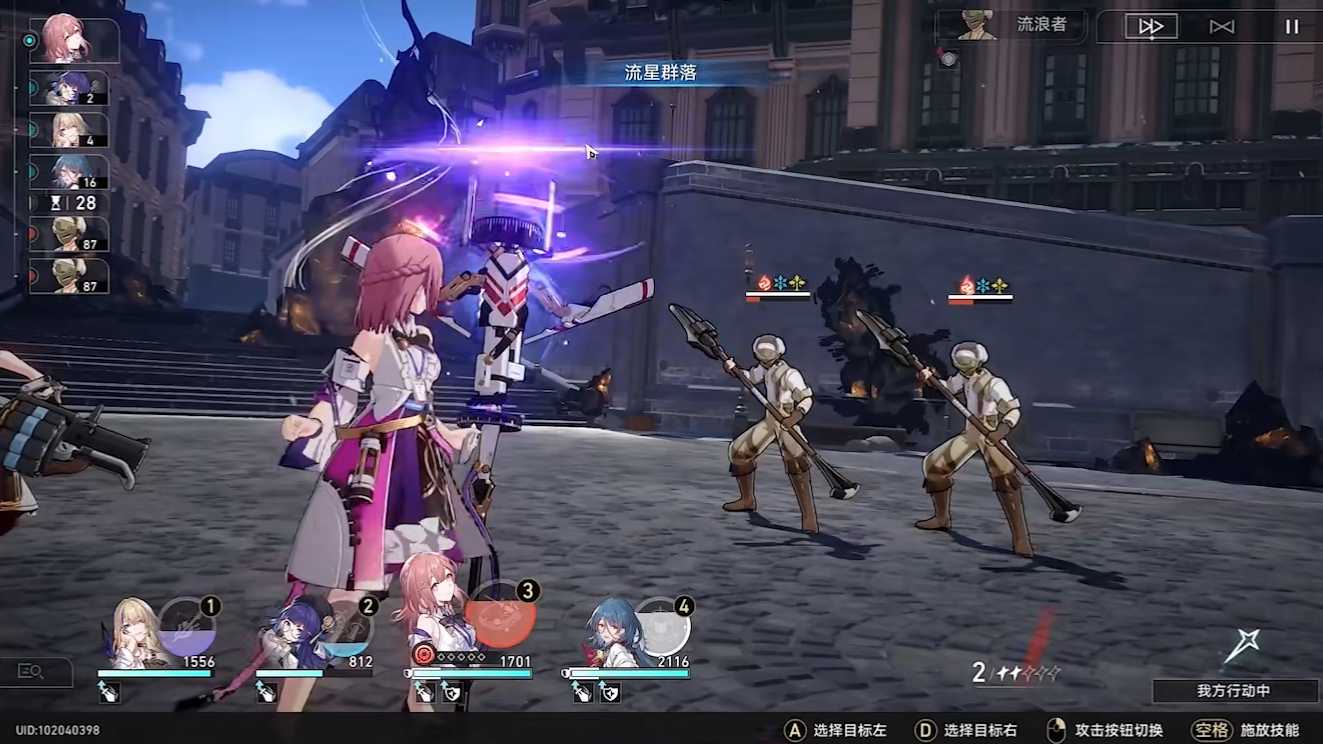Screen dimensions: 1323x744
Task: Open the 我方行动中 turn indicator
Action: click(1234, 690)
